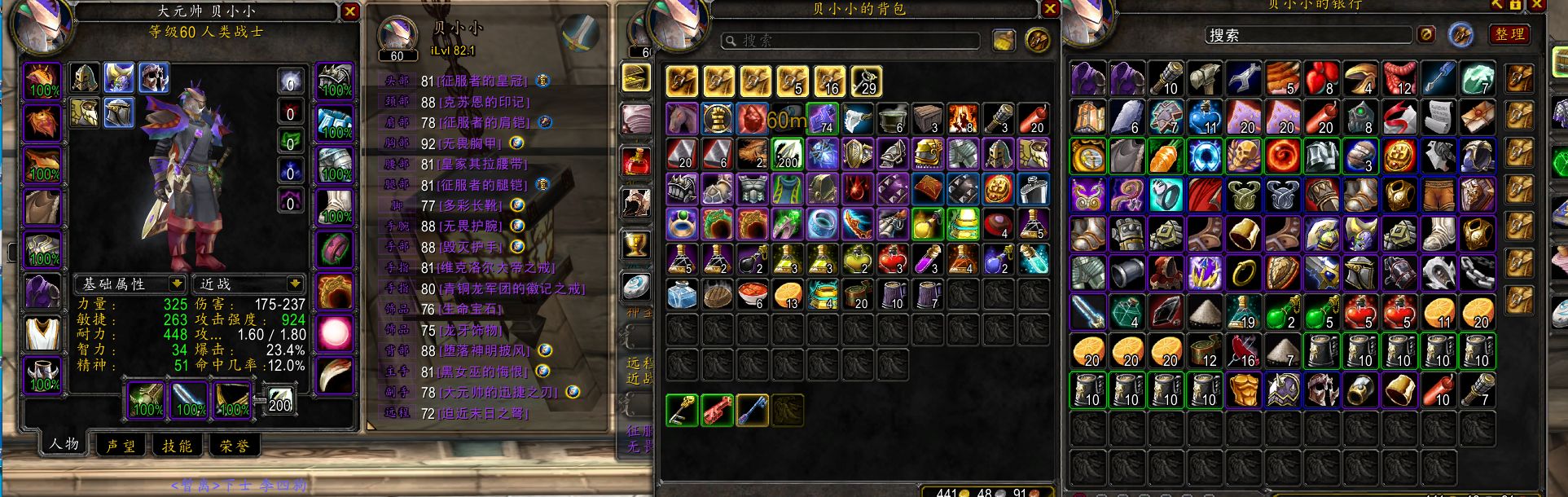Close the character panel

[349, 11]
